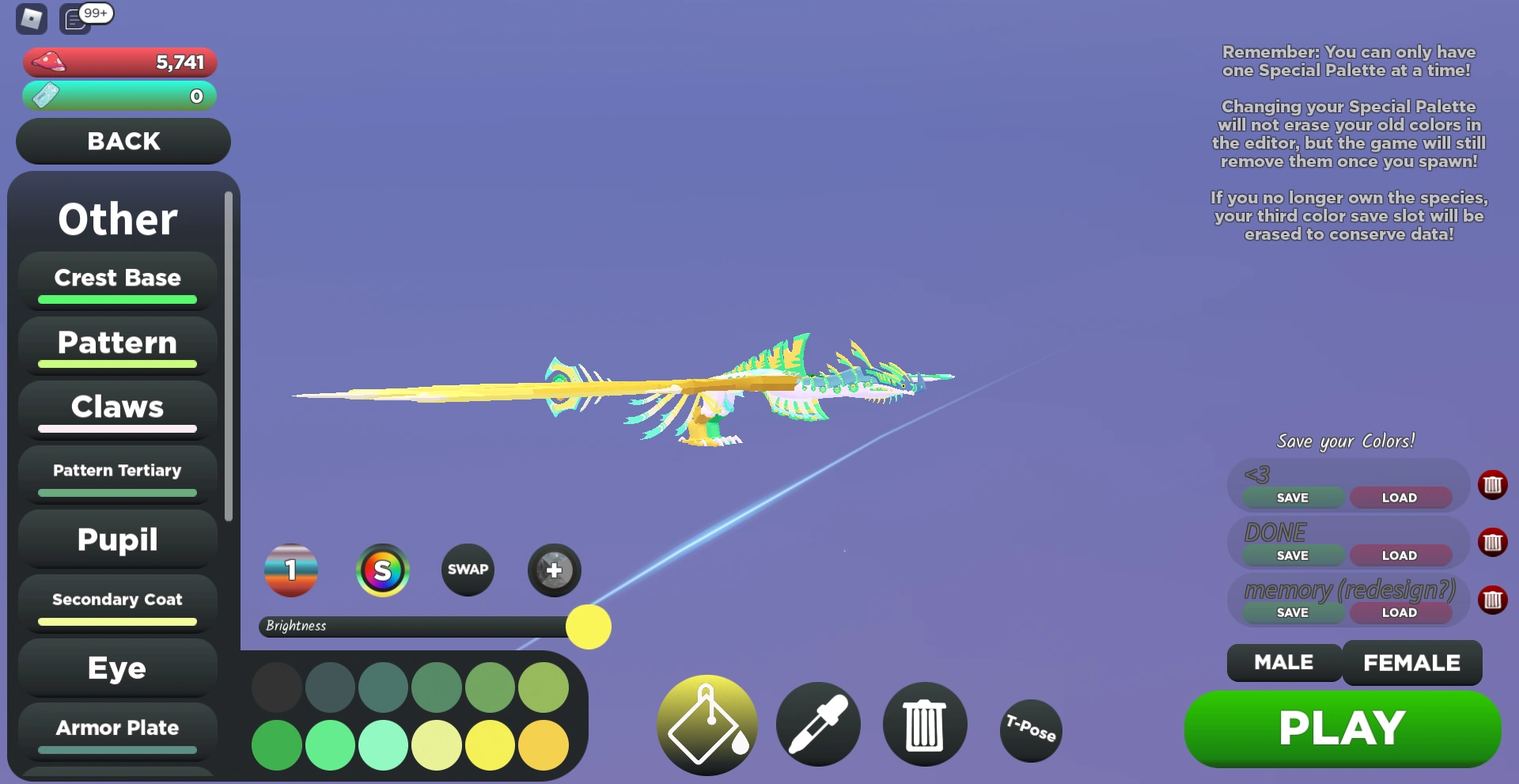
Task: Open the Special Palette with the S icon
Action: (x=382, y=570)
